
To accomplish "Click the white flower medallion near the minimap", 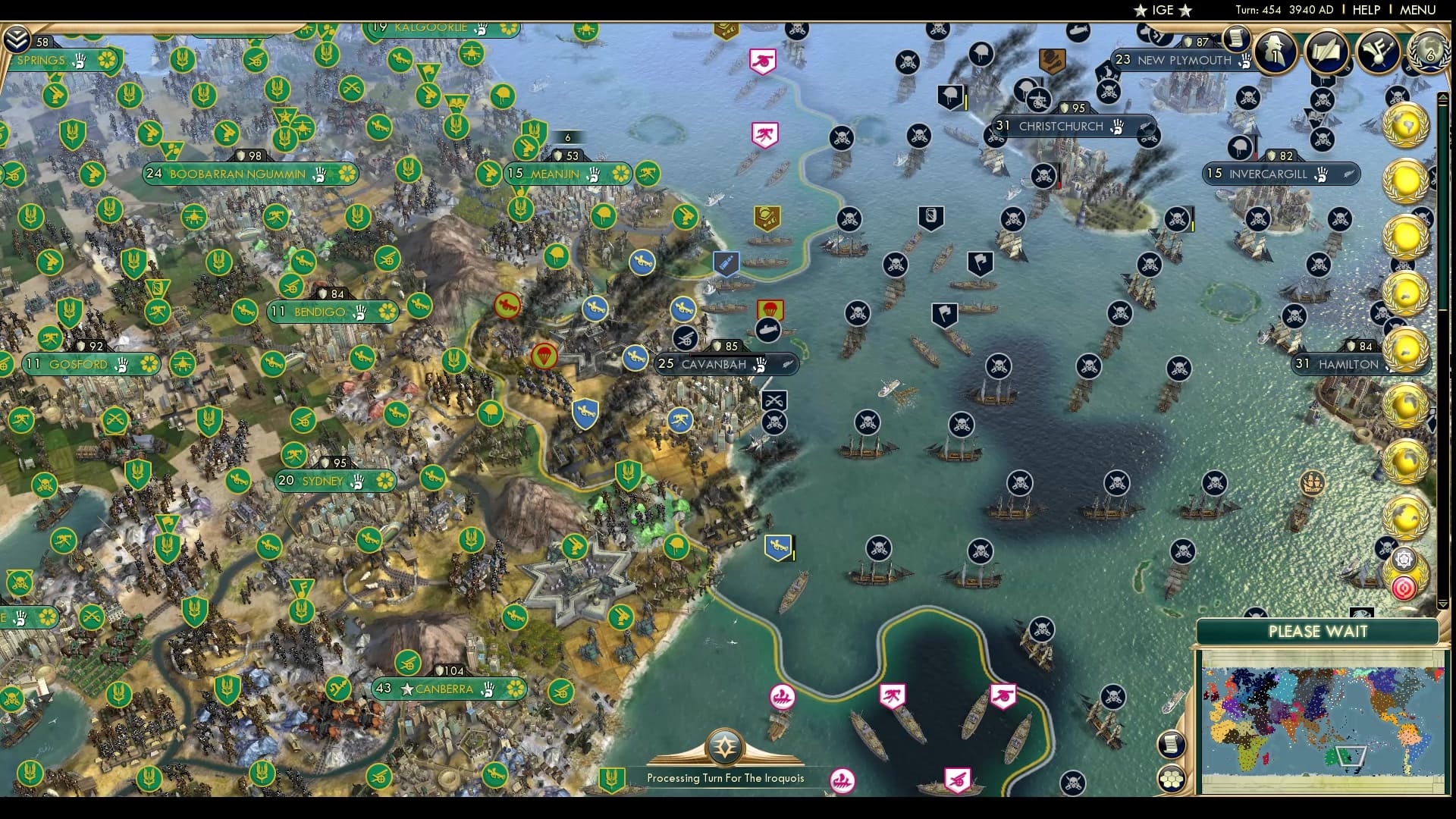I will tap(1403, 559).
